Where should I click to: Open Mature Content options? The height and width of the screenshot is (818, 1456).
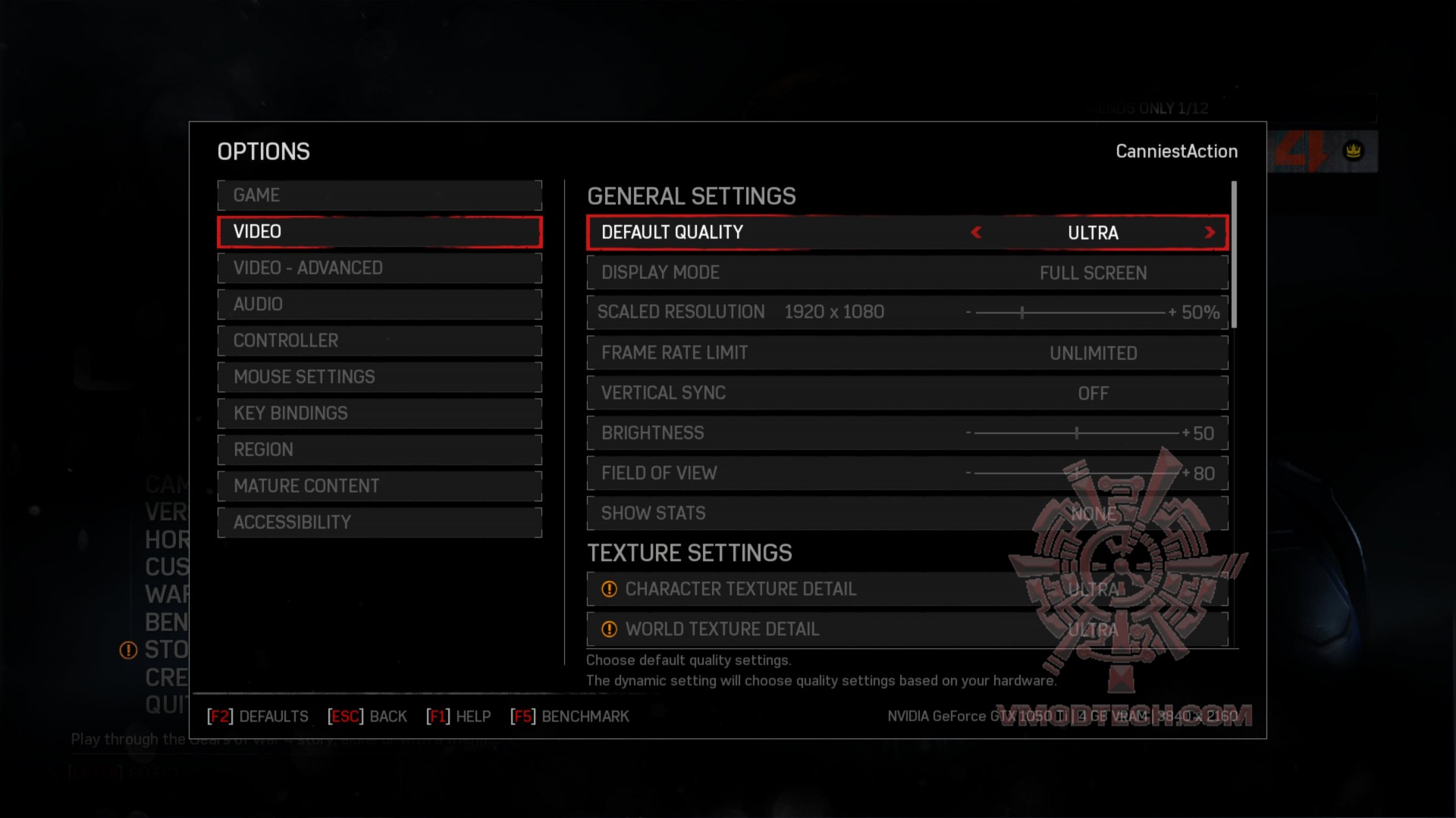click(x=379, y=487)
